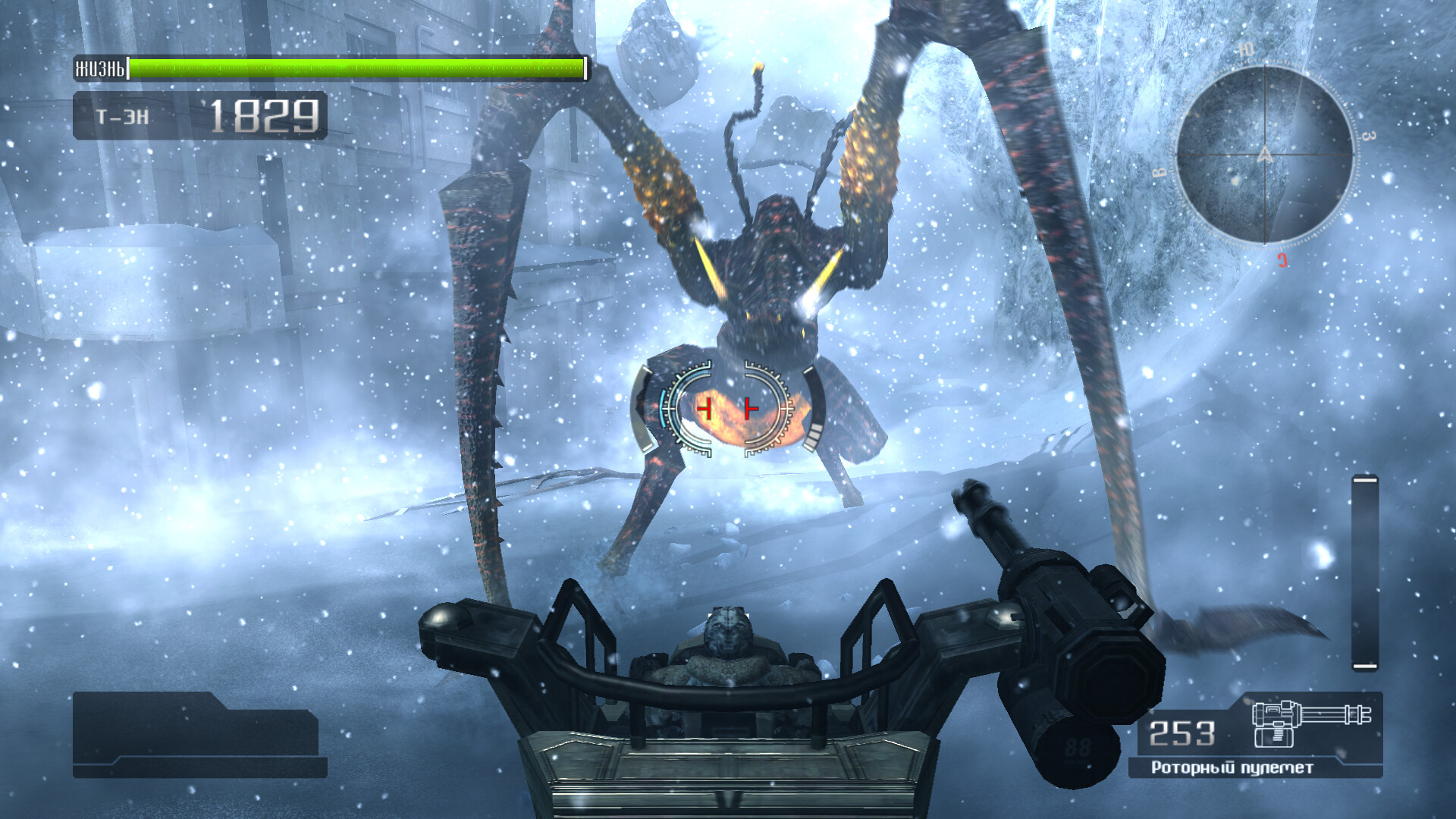The image size is (1456, 819).
Task: Select the rotary machine gun weapon icon
Action: (1310, 723)
